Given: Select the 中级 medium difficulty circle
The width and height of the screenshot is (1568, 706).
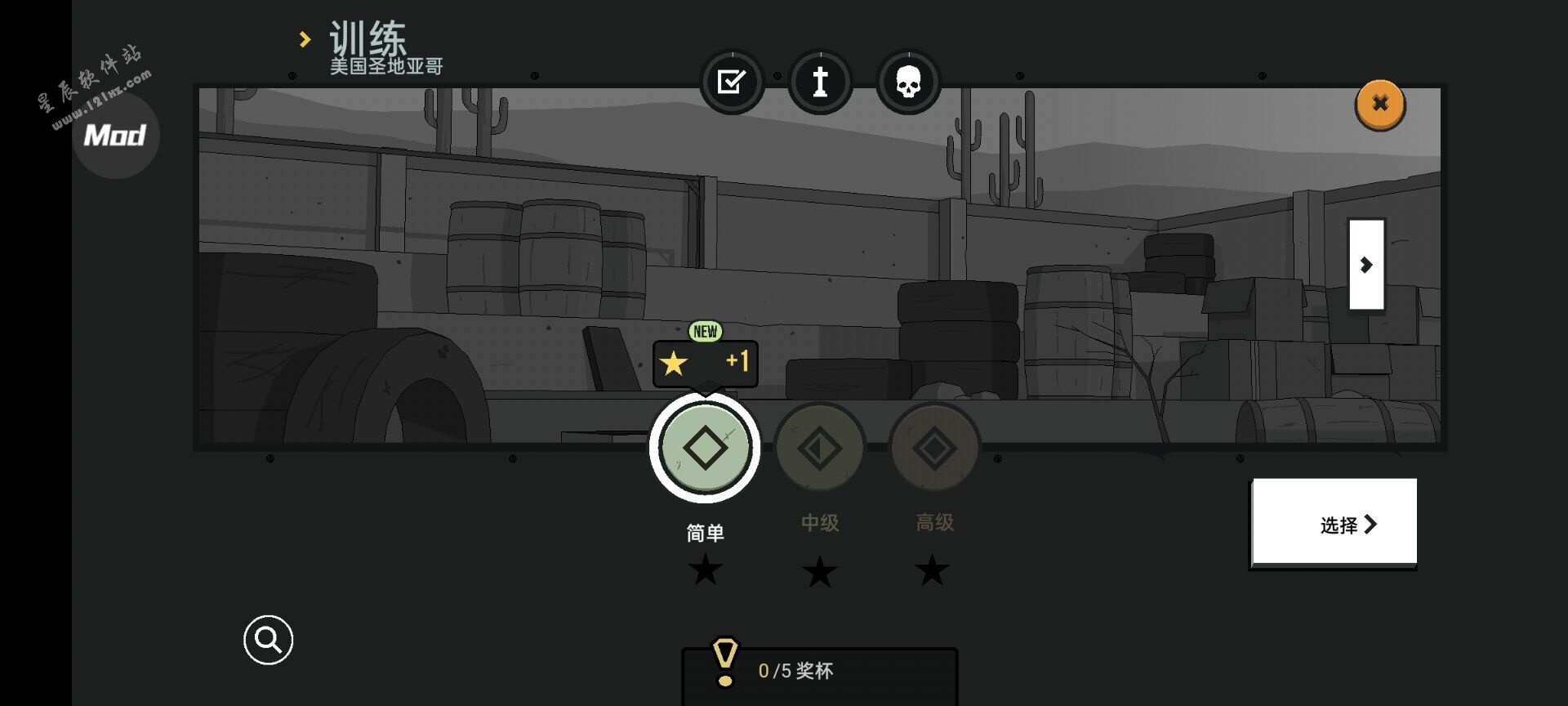Looking at the screenshot, I should (x=819, y=448).
